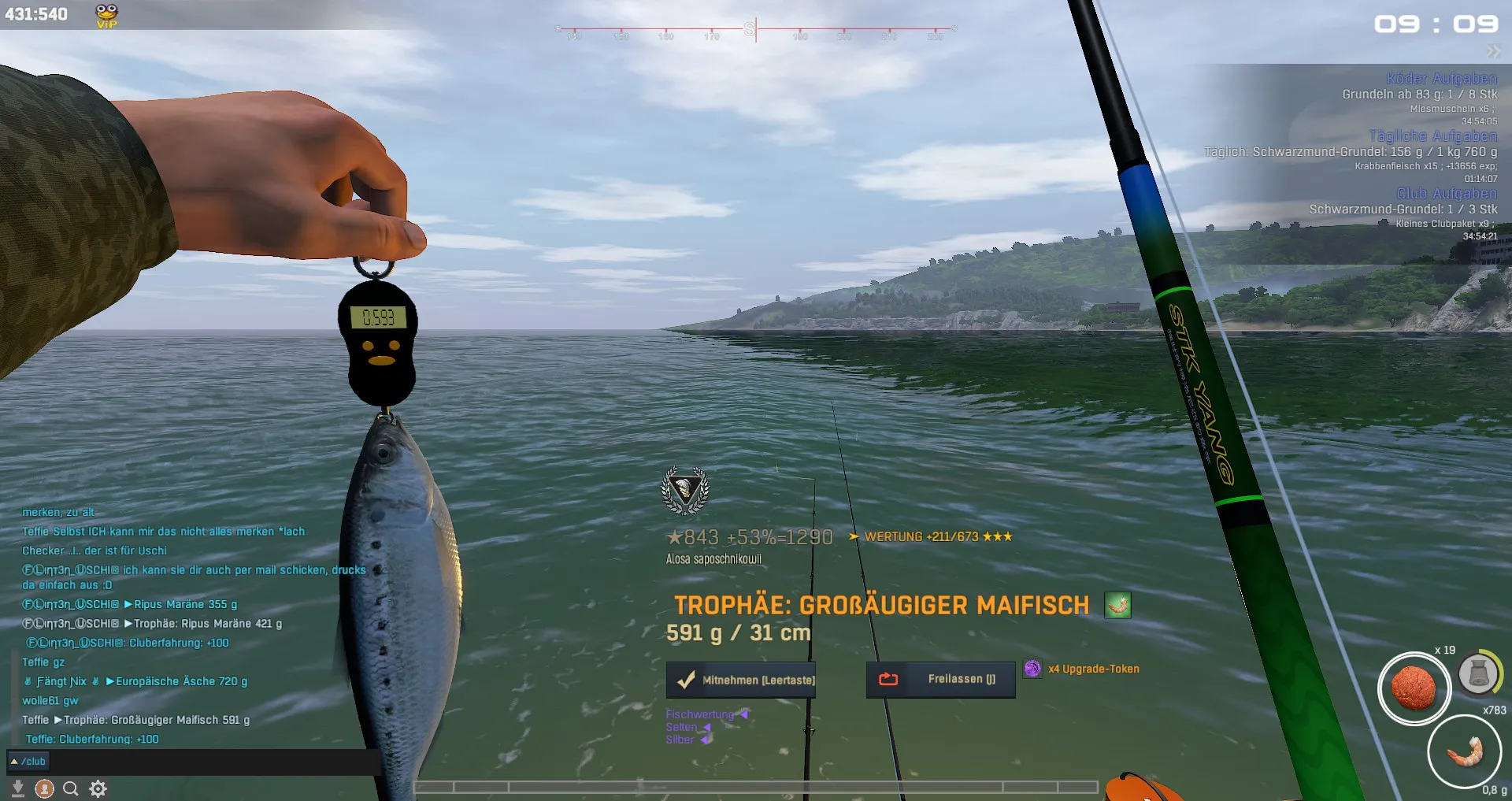Click the purple Upgrade-Token icon

click(x=1032, y=669)
